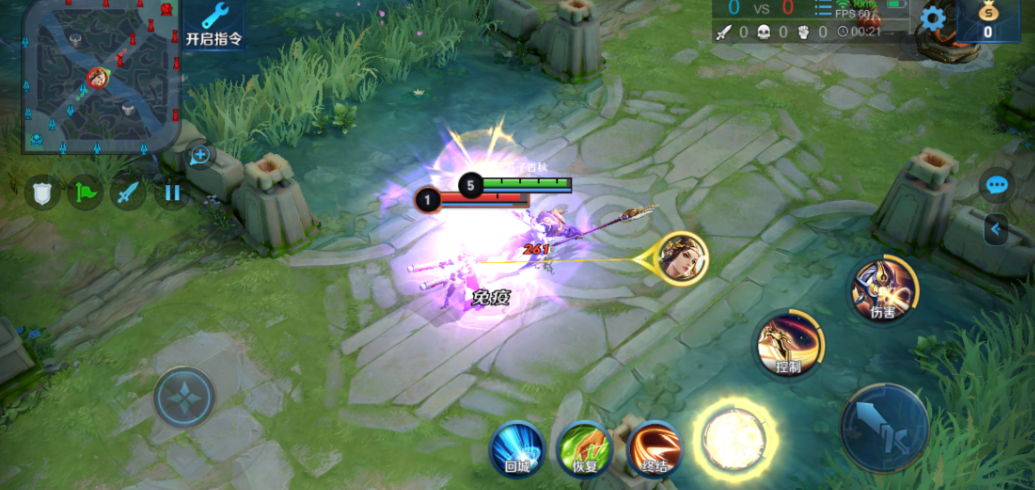Open the scoreboard list icon
This screenshot has height=490, width=1035.
(x=822, y=10)
